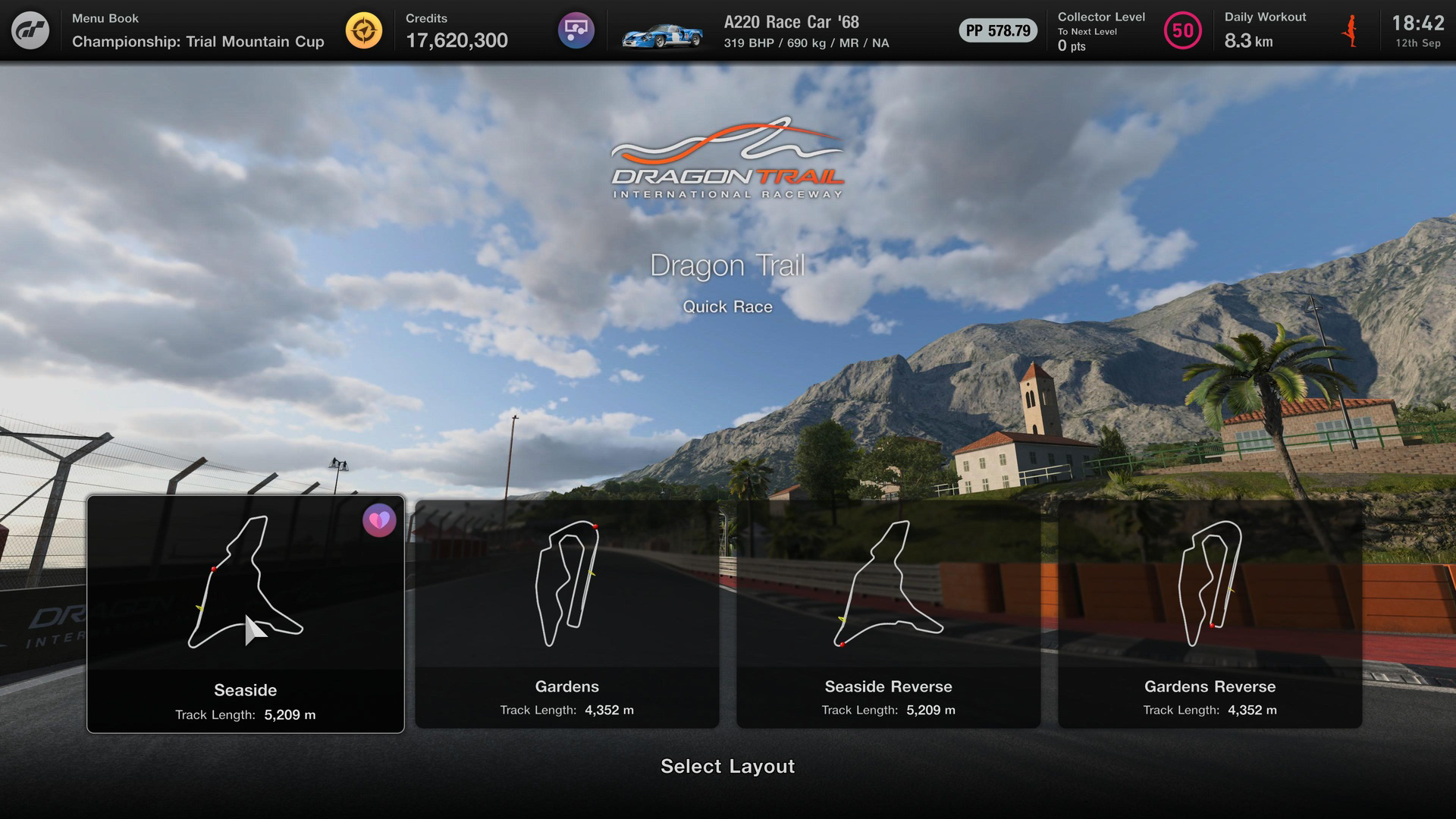Open the Collector Level 50 badge
1456x819 pixels.
pos(1182,31)
